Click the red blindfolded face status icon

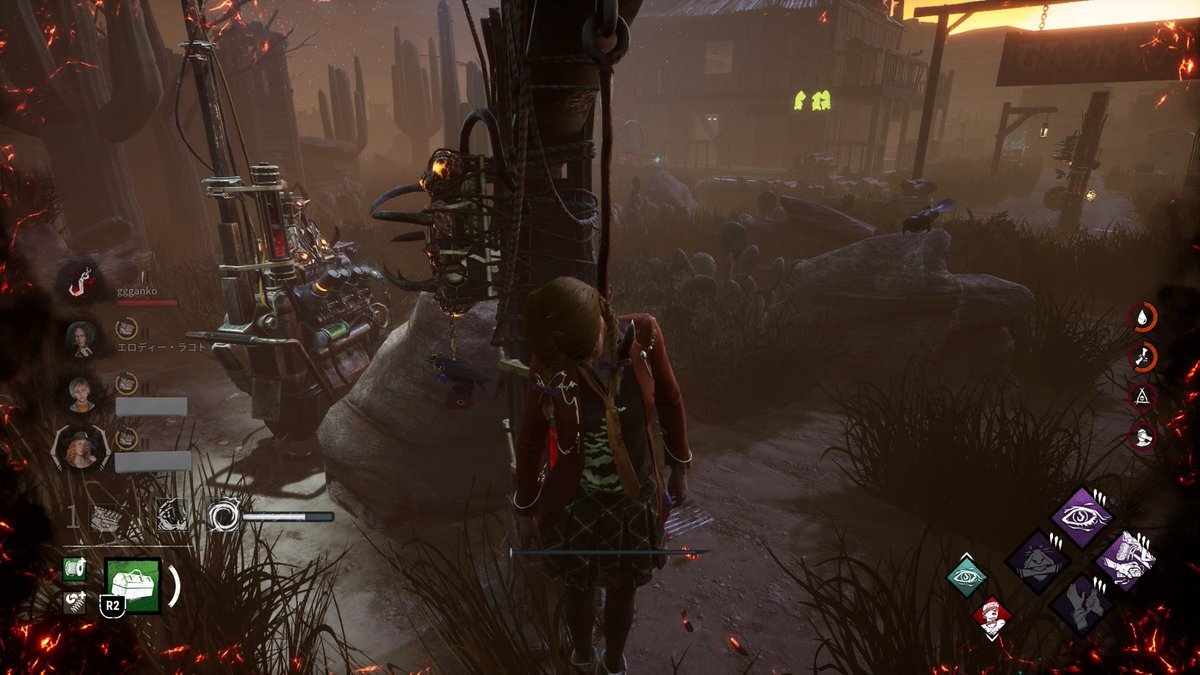pyautogui.click(x=992, y=617)
